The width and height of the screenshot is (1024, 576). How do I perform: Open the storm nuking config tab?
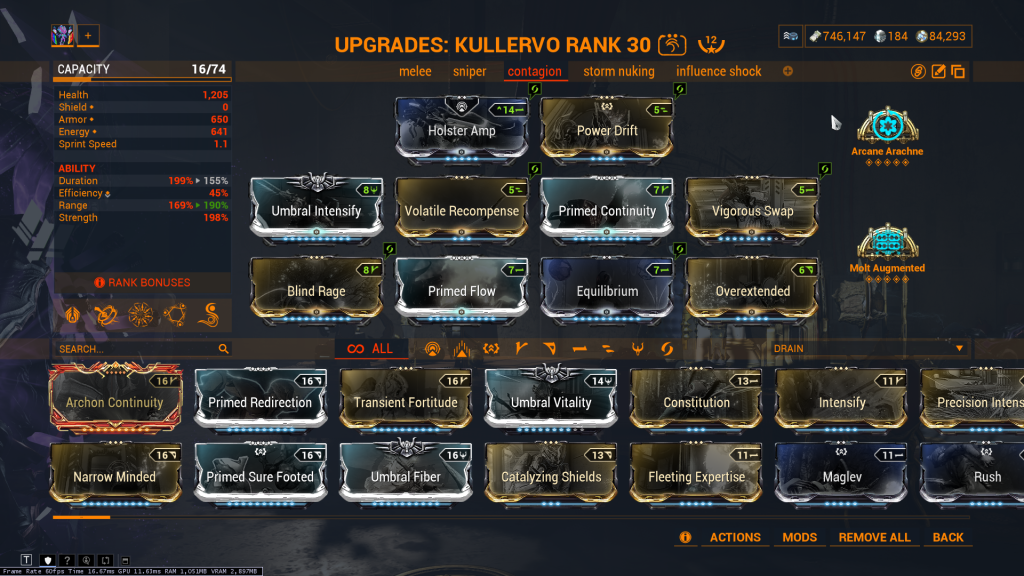pos(618,71)
